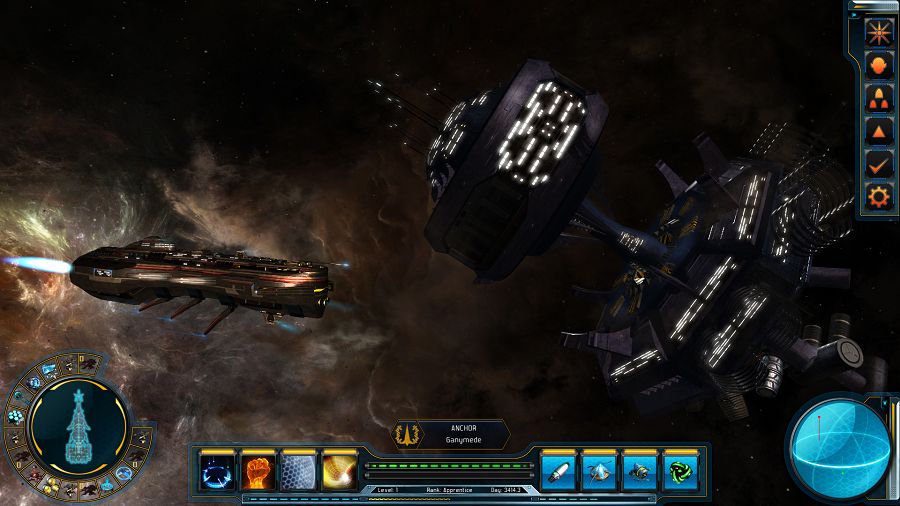Viewport: 900px width, 506px height.
Task: Click the single orange triangle ship button
Action: point(878,131)
